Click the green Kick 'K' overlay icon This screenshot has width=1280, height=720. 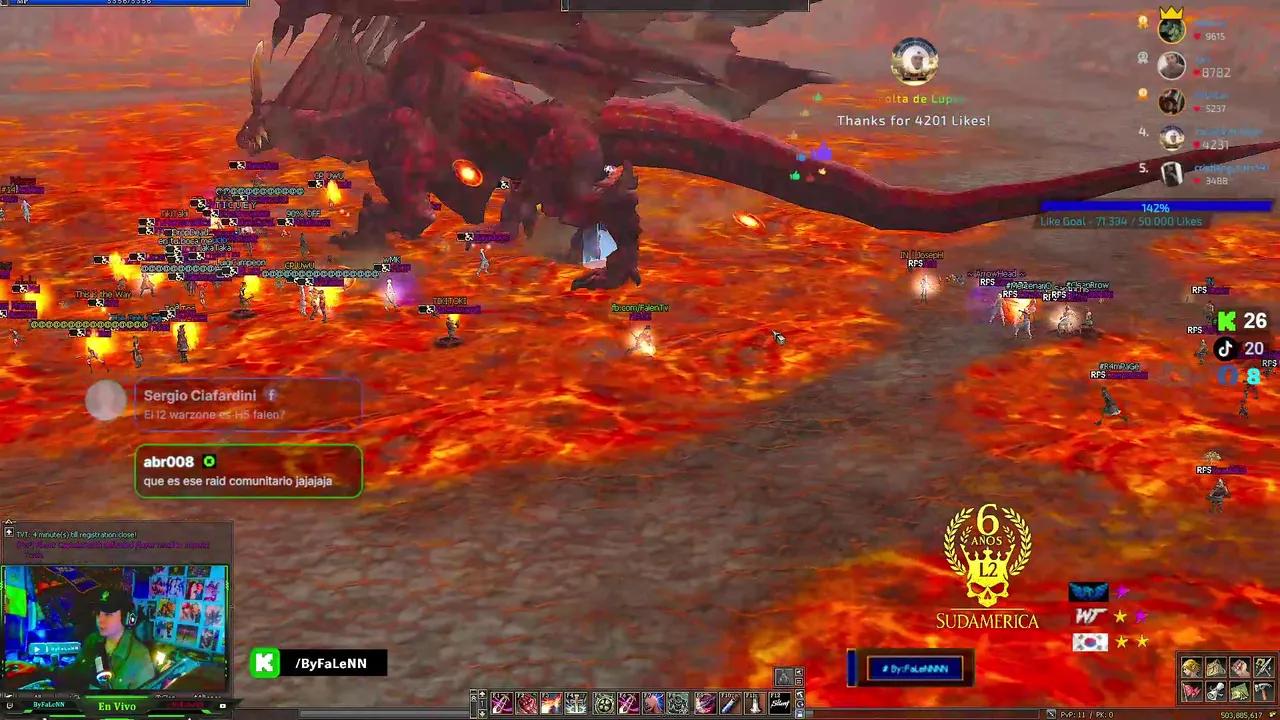1227,322
